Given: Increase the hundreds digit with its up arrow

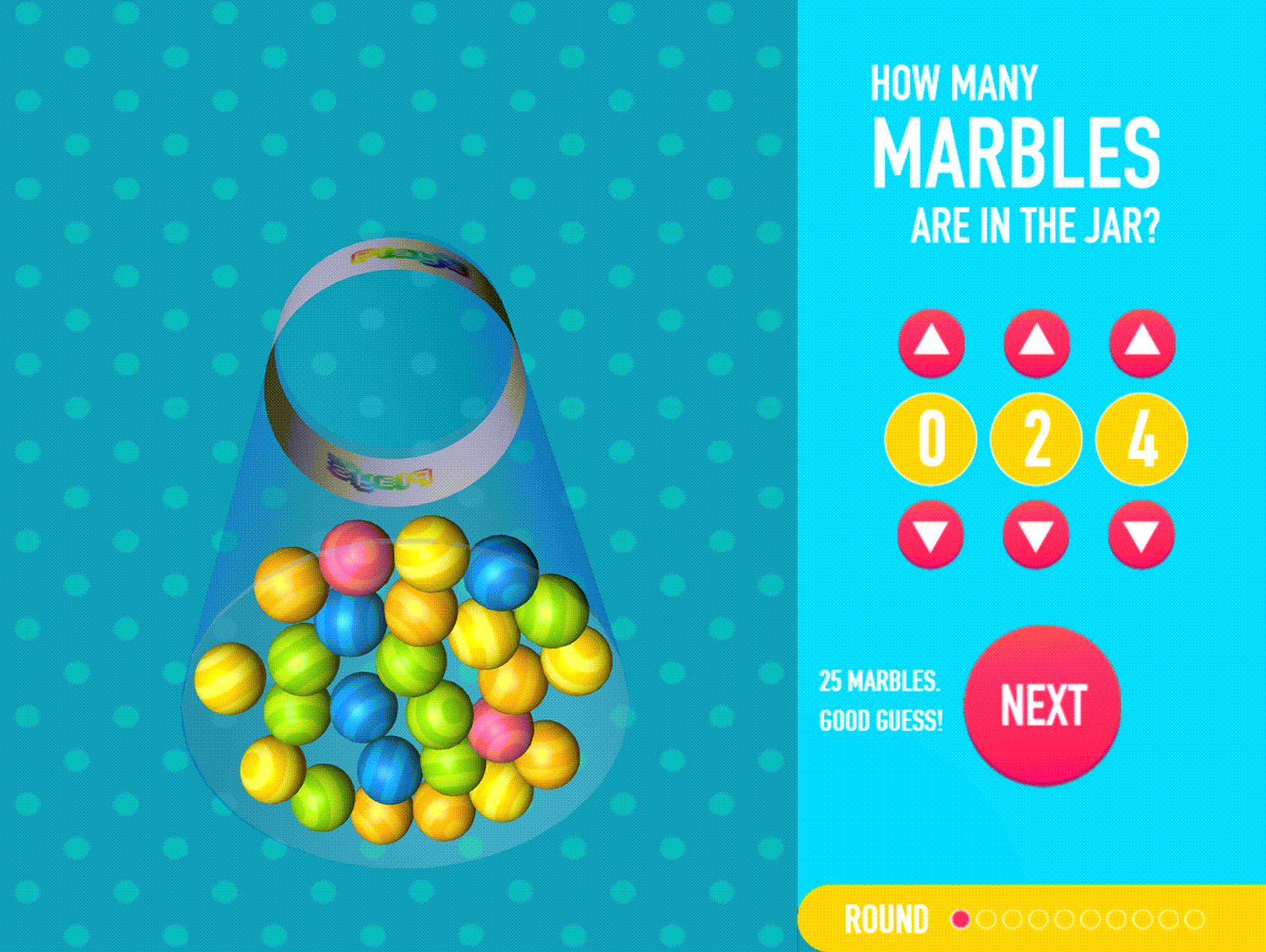Looking at the screenshot, I should point(931,343).
